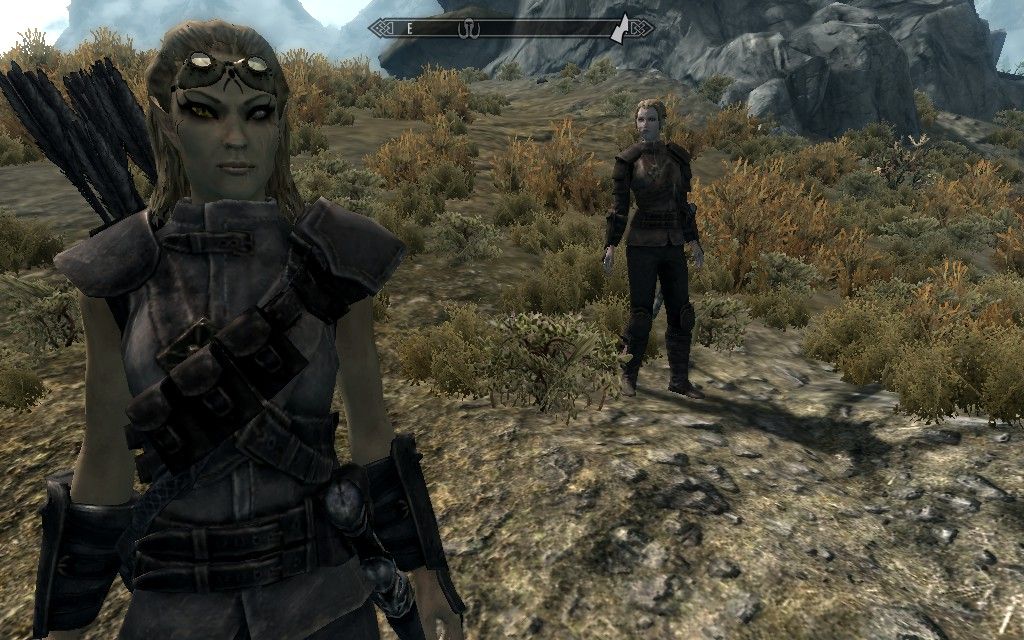Click the East 'E' heading on the compass
This screenshot has height=640, width=1024.
409,29
